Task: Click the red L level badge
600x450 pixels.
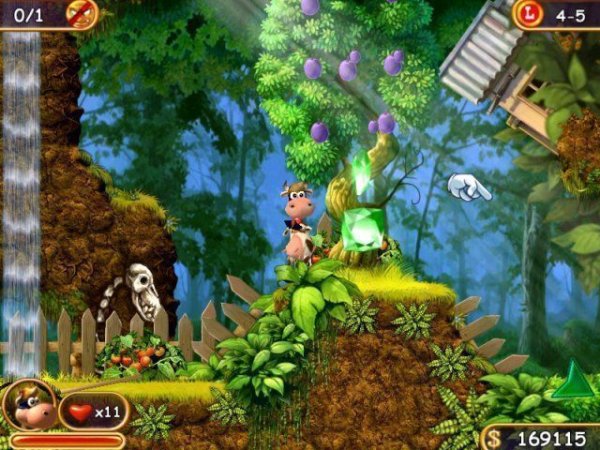Action: [527, 13]
